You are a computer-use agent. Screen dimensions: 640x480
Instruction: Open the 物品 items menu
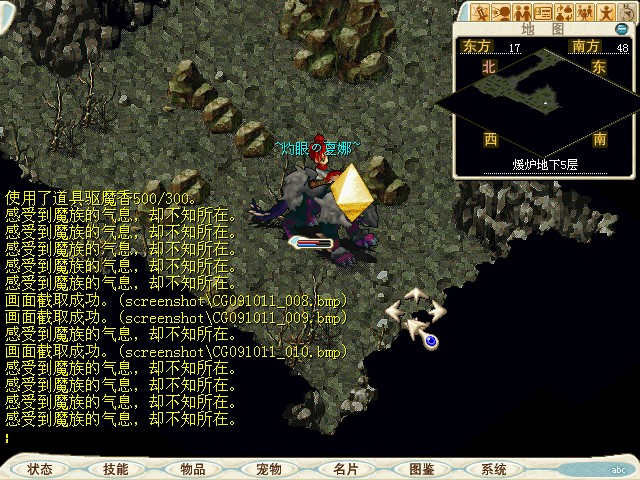coord(192,468)
